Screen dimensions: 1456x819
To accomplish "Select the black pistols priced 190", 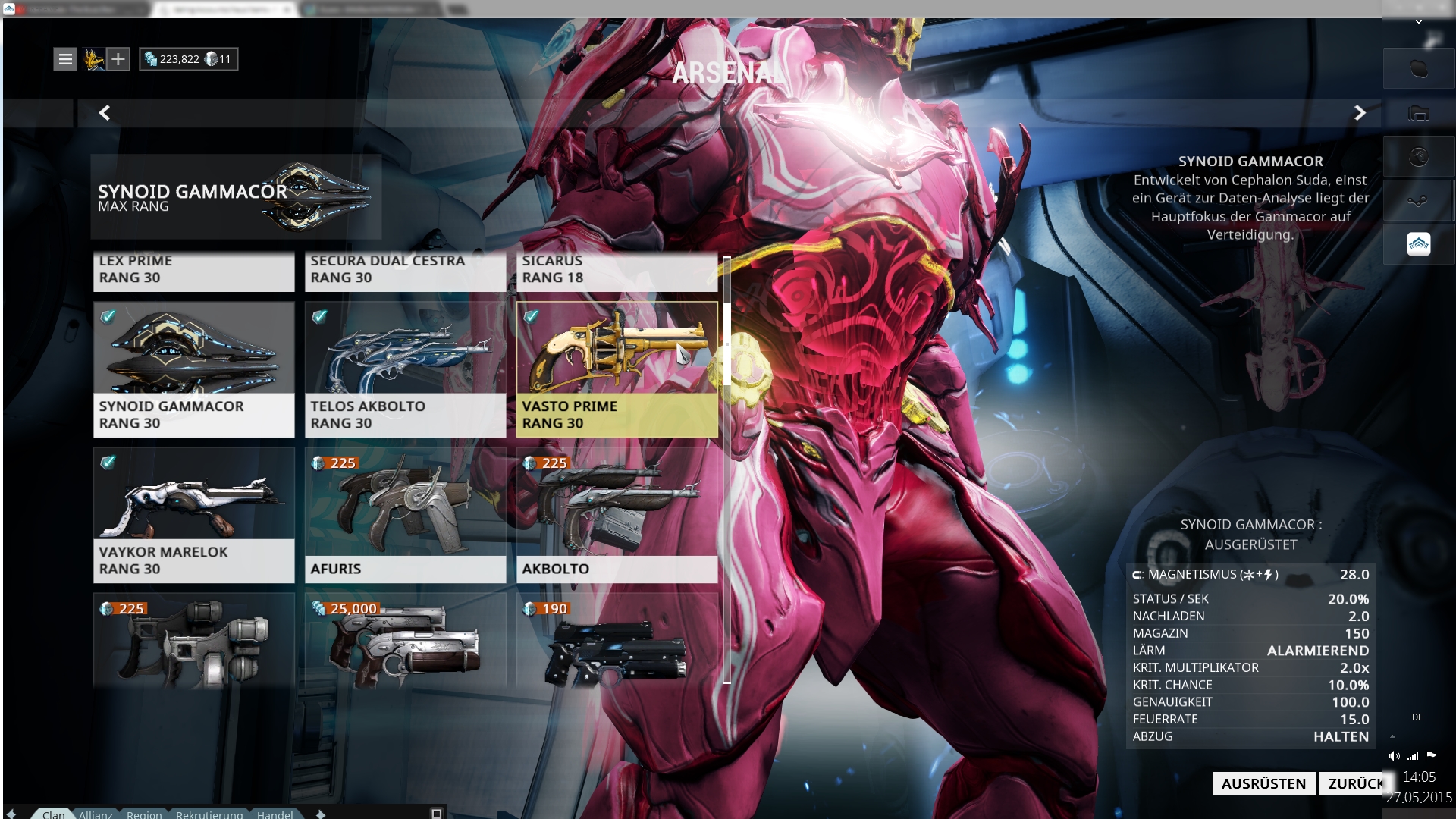I will click(617, 641).
